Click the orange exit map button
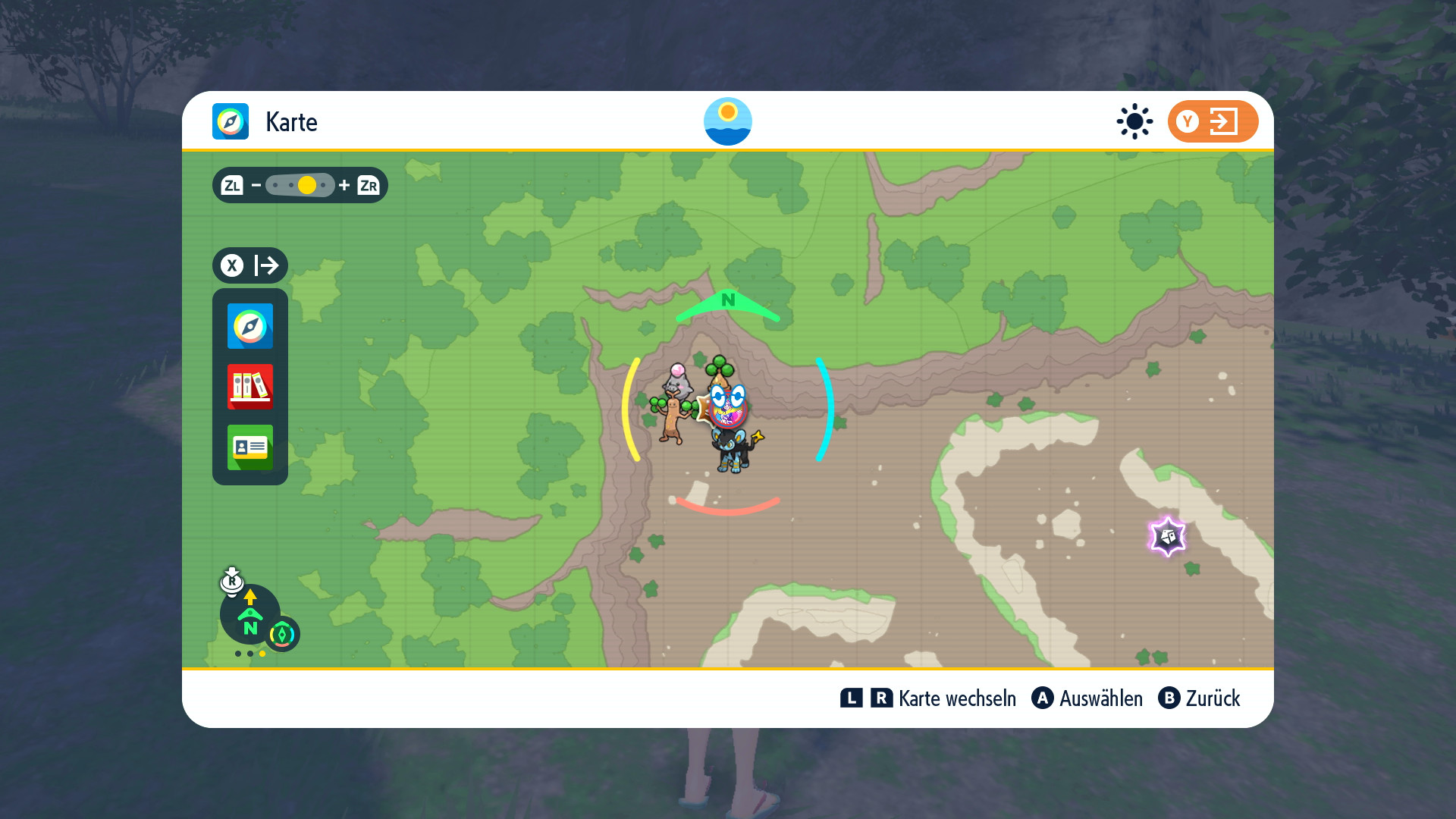 1212,121
